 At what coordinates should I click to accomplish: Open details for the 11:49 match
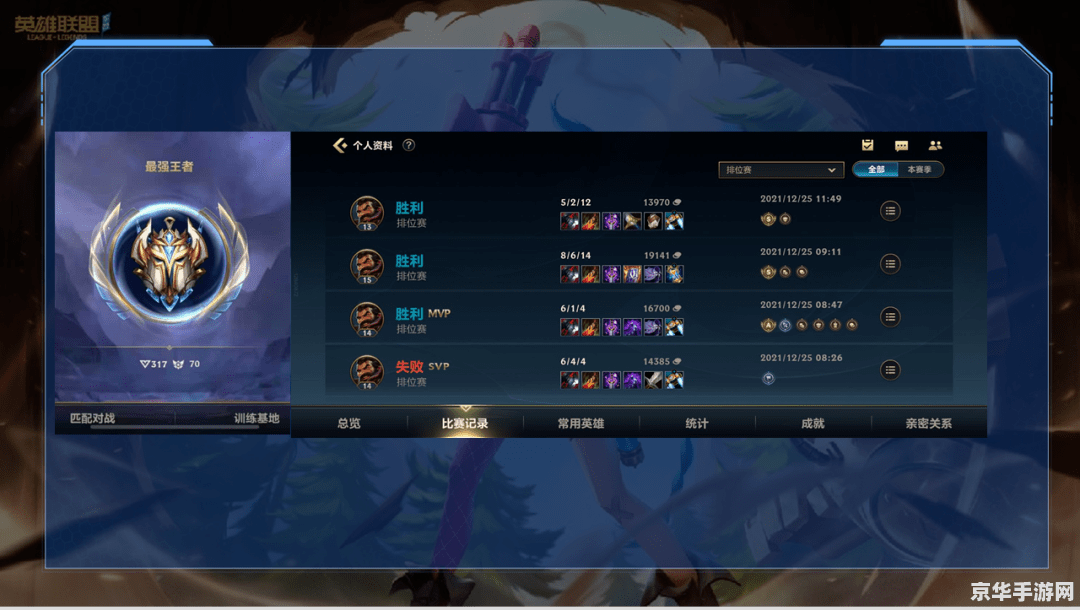click(x=890, y=211)
